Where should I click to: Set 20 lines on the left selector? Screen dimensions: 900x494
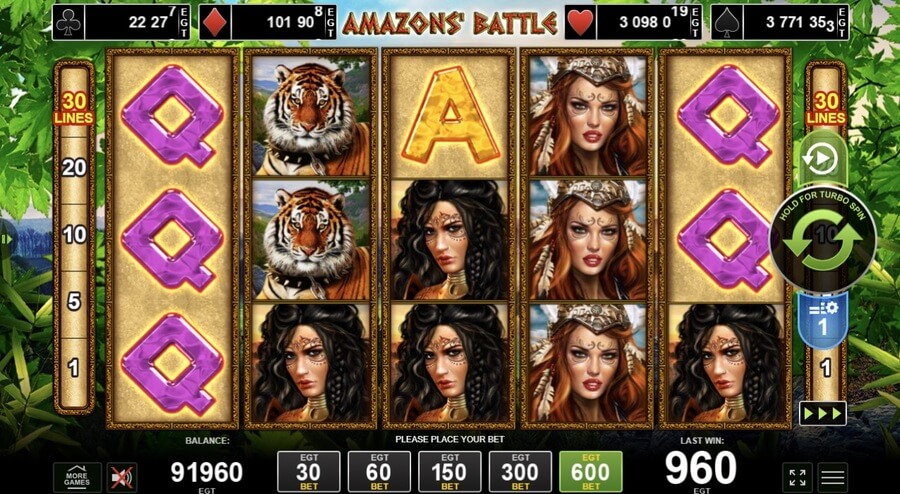[74, 168]
